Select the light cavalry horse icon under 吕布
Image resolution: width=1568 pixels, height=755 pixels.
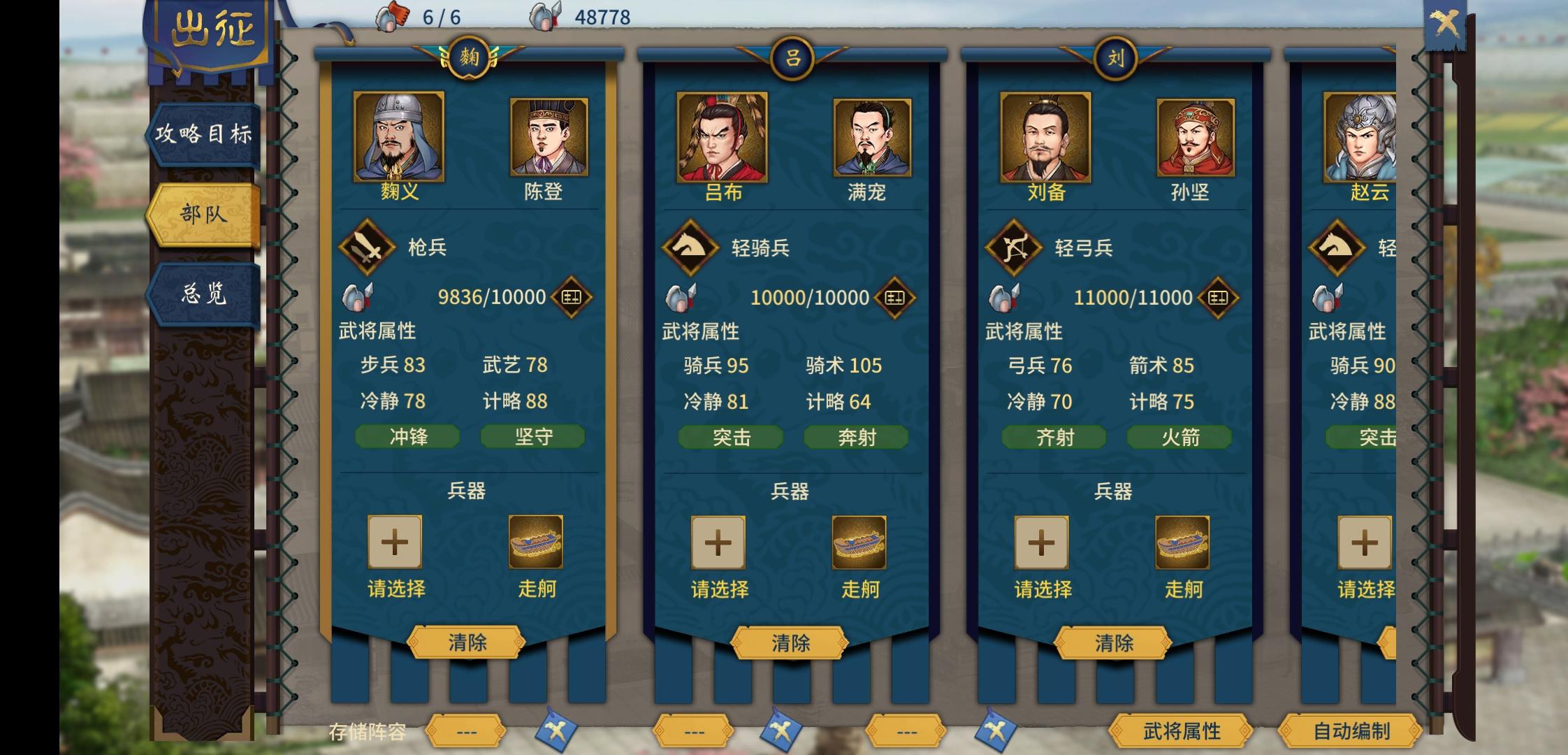(x=690, y=248)
